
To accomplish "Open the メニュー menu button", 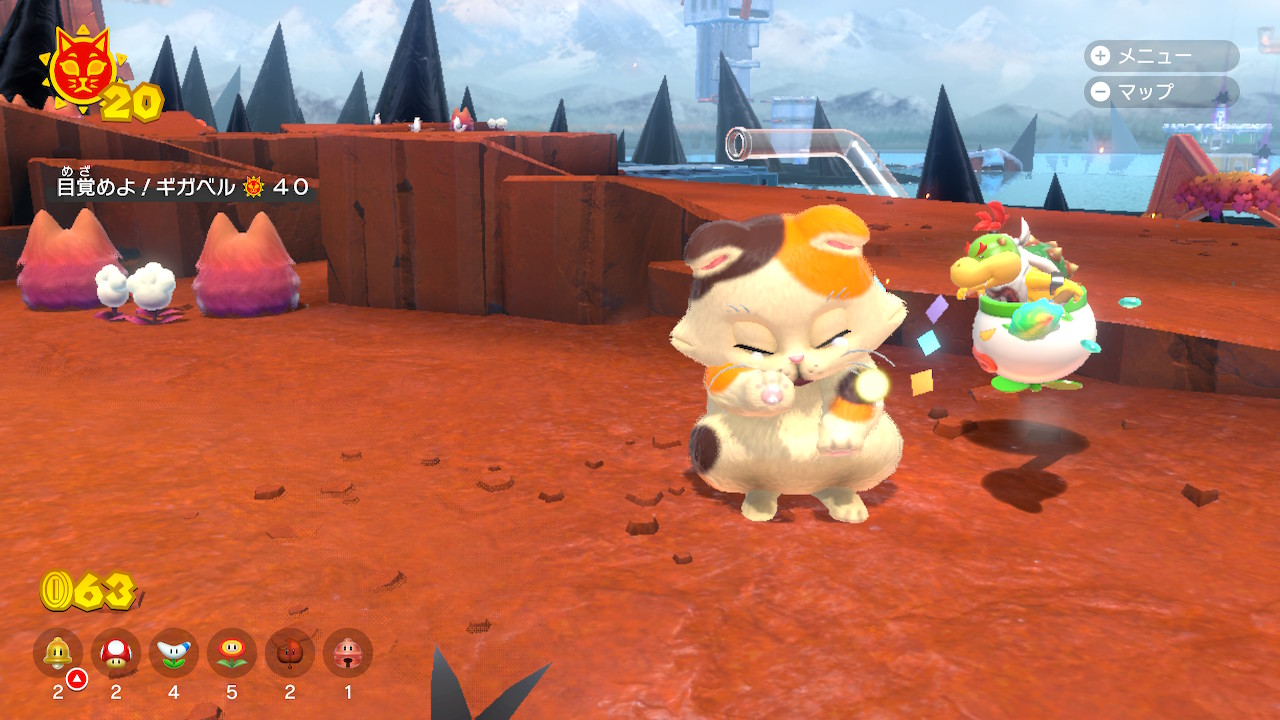I will (1160, 56).
